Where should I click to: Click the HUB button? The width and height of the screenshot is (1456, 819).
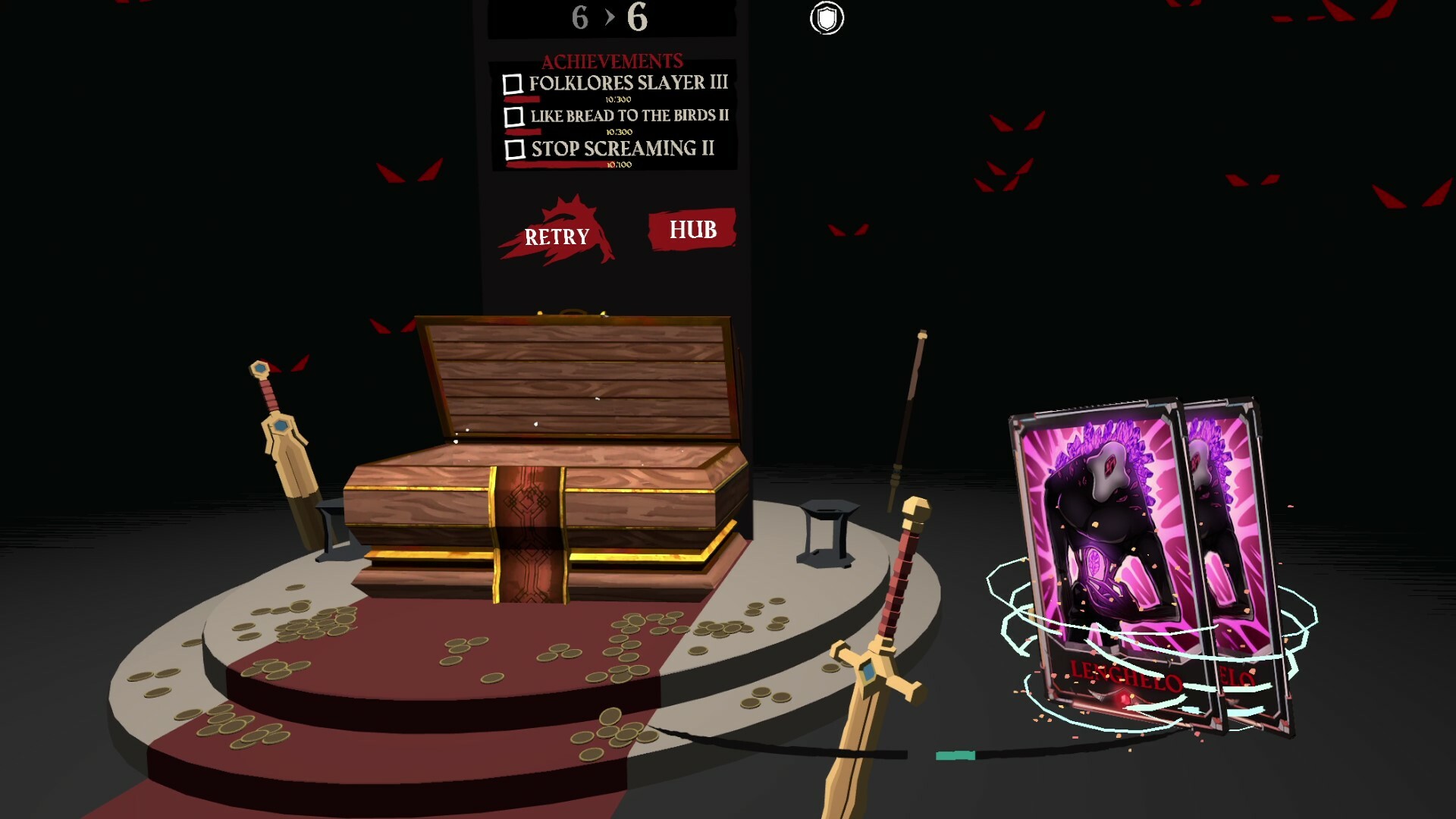tap(691, 230)
